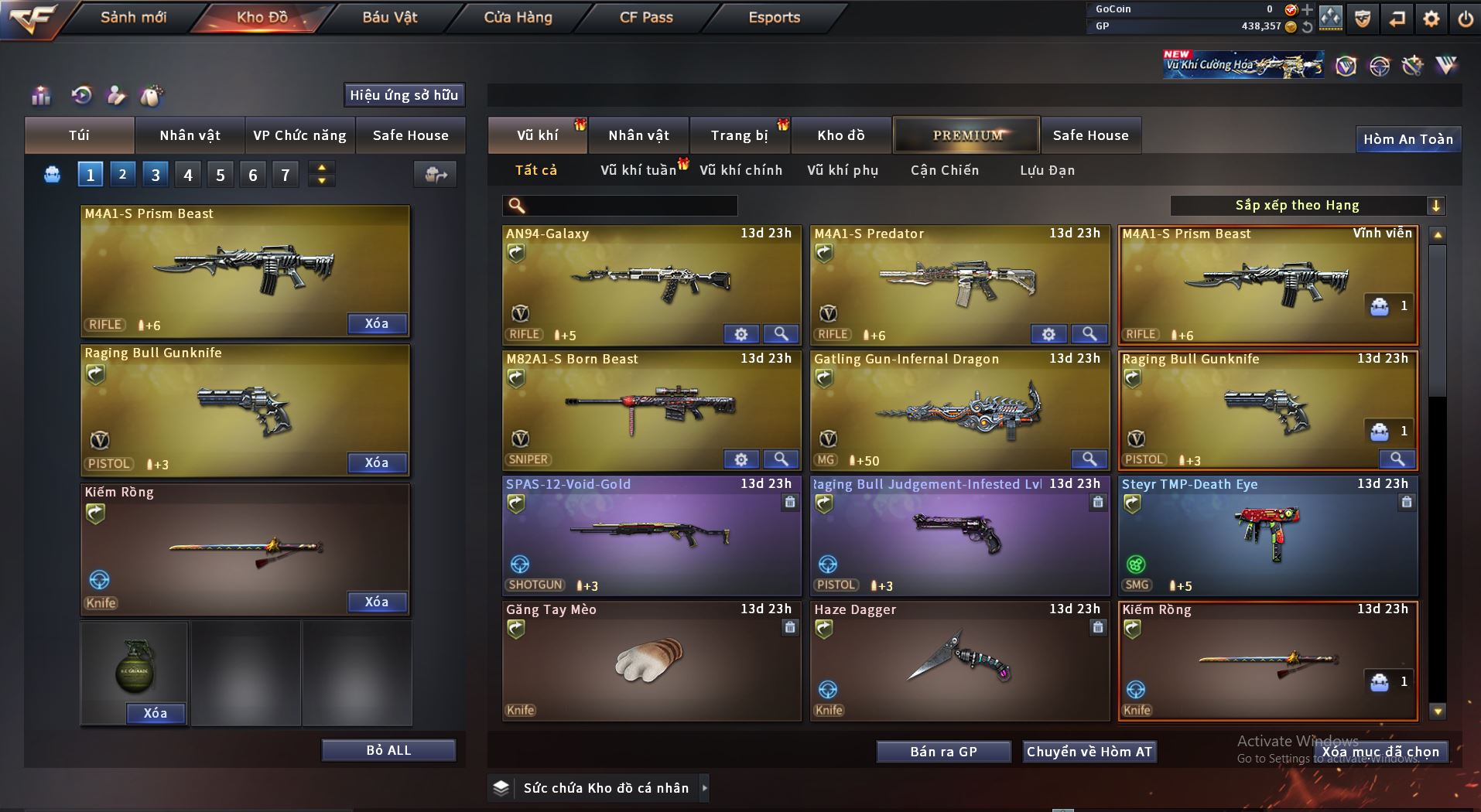
Task: Open the Cửa Hàng shop menu
Action: tap(518, 17)
